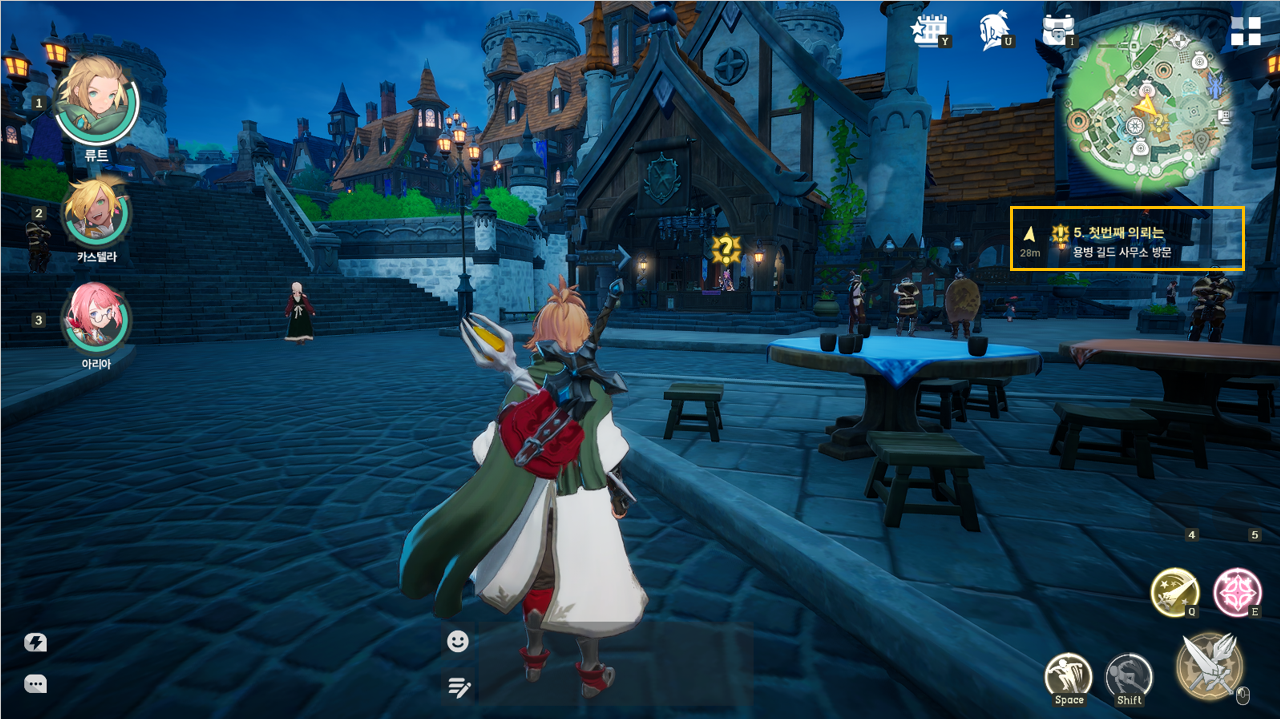Viewport: 1280px width, 719px height.
Task: Select party member 류트 portrait
Action: [x=96, y=100]
